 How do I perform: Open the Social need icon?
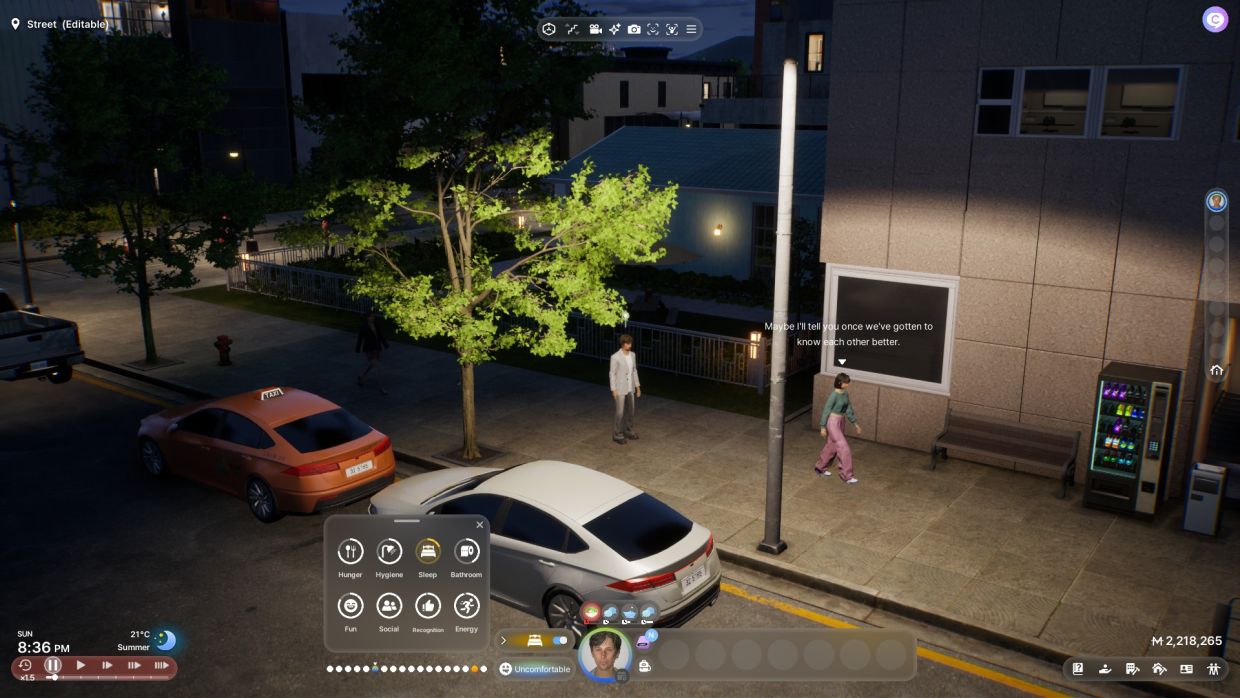(x=389, y=605)
